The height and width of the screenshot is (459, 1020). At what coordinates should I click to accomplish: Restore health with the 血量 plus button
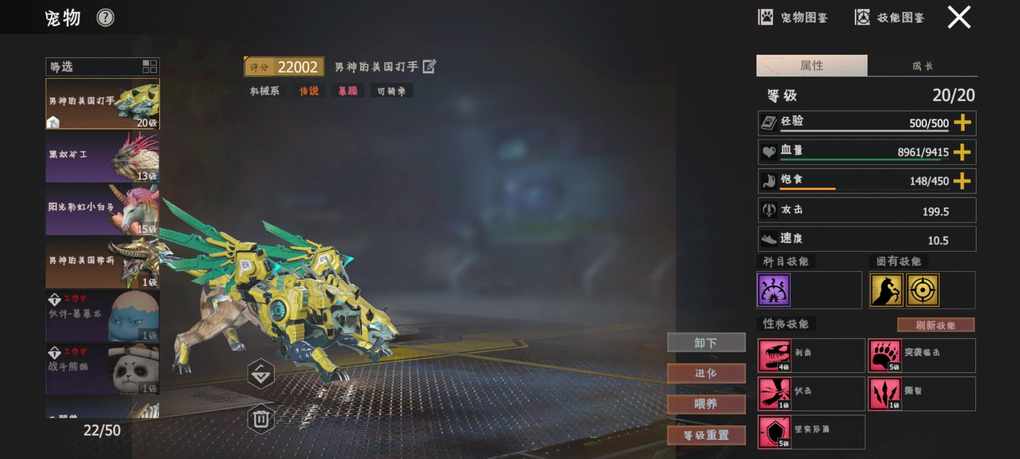[962, 152]
